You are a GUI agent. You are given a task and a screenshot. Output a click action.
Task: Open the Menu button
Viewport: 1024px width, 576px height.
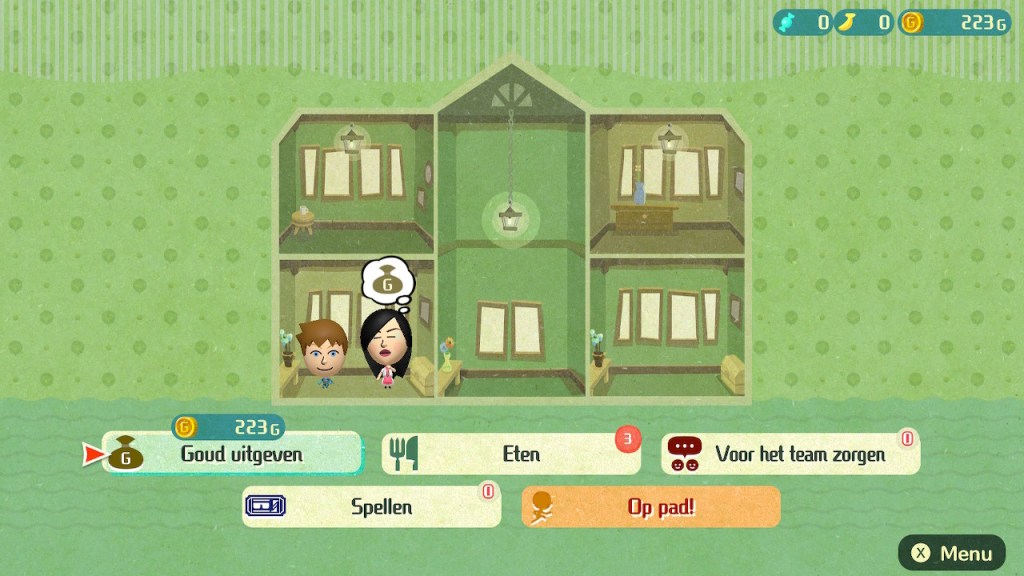tap(951, 553)
